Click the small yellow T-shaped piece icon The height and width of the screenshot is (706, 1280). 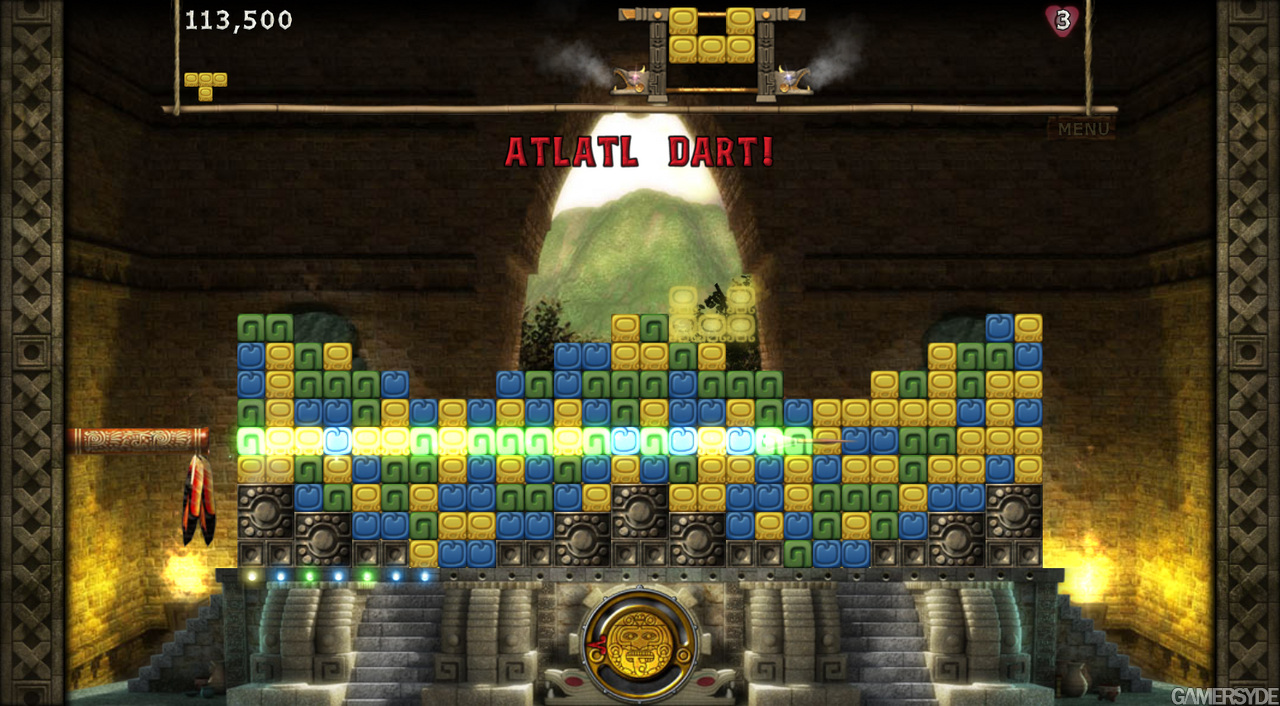coord(205,84)
